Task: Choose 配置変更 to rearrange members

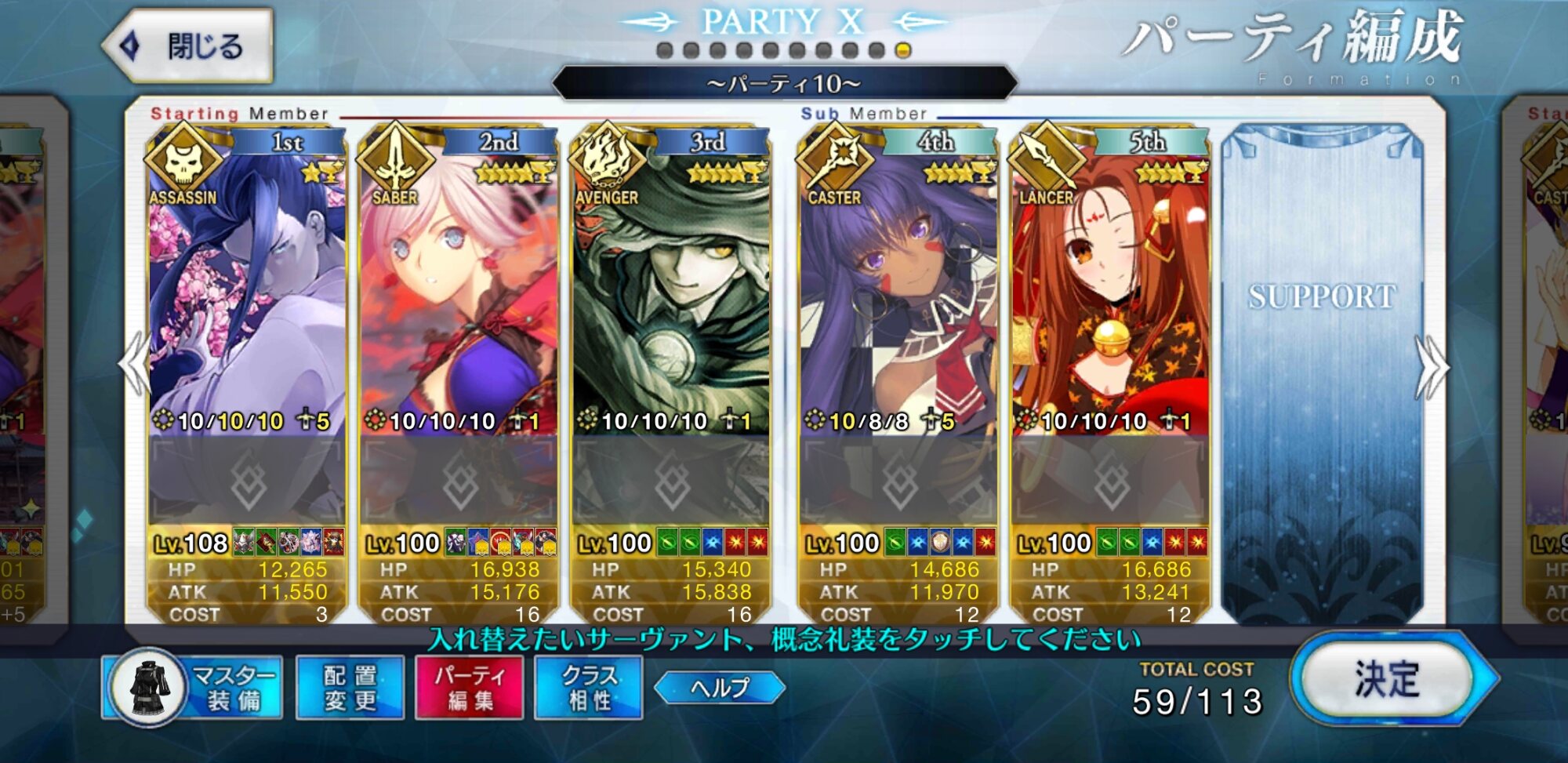Action: [x=350, y=688]
